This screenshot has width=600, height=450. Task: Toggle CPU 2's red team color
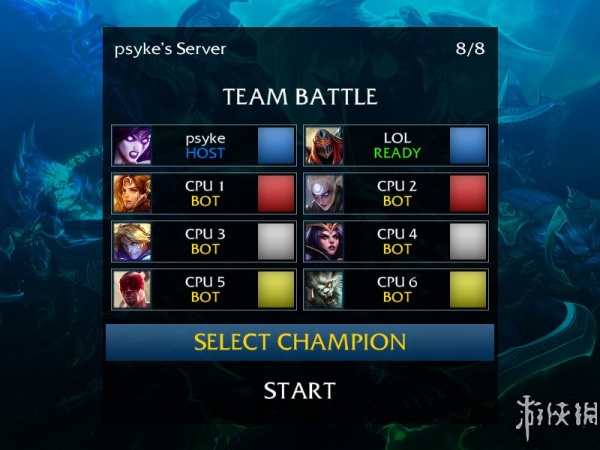pos(468,193)
